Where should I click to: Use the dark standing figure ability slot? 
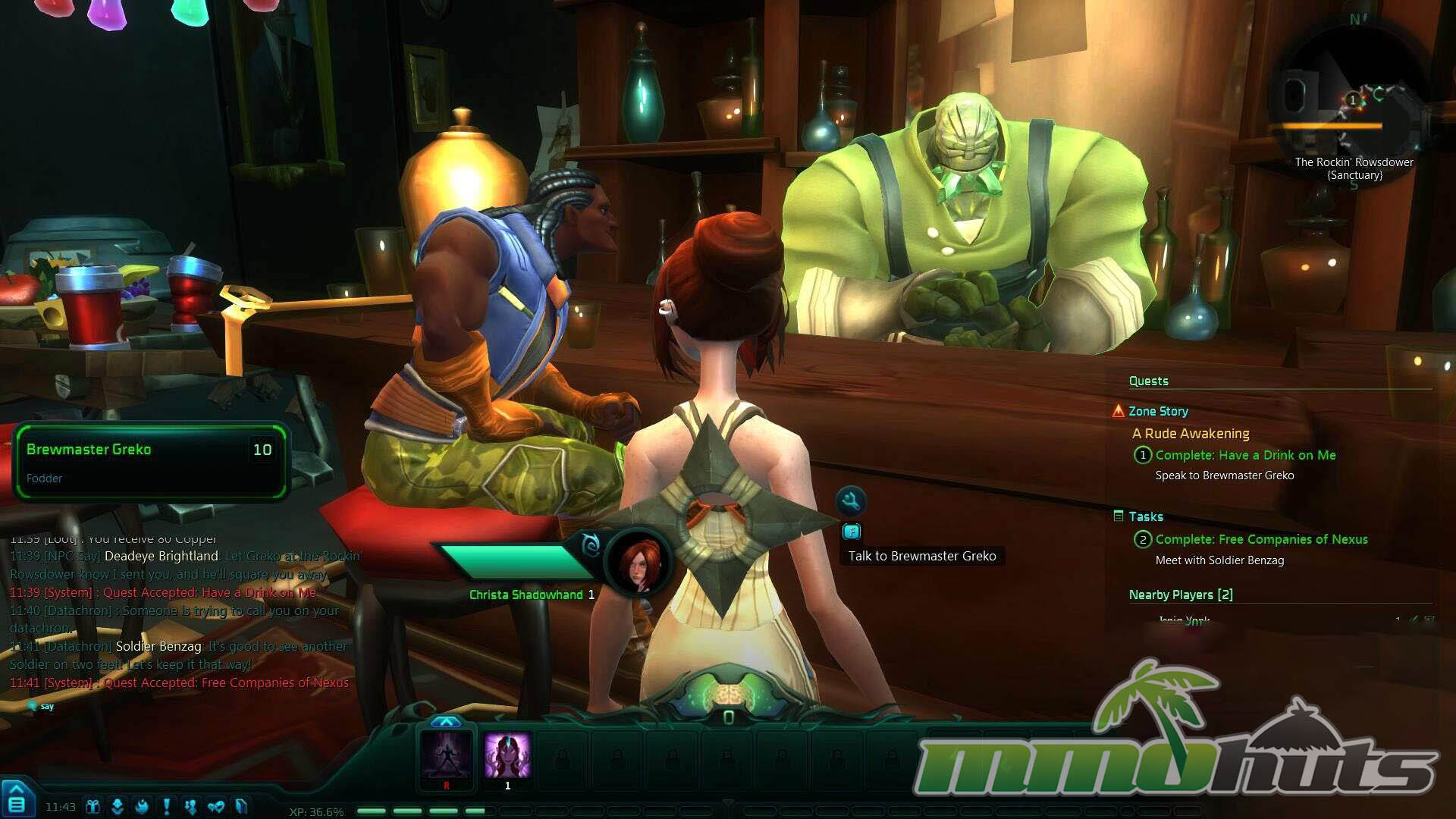[x=446, y=756]
